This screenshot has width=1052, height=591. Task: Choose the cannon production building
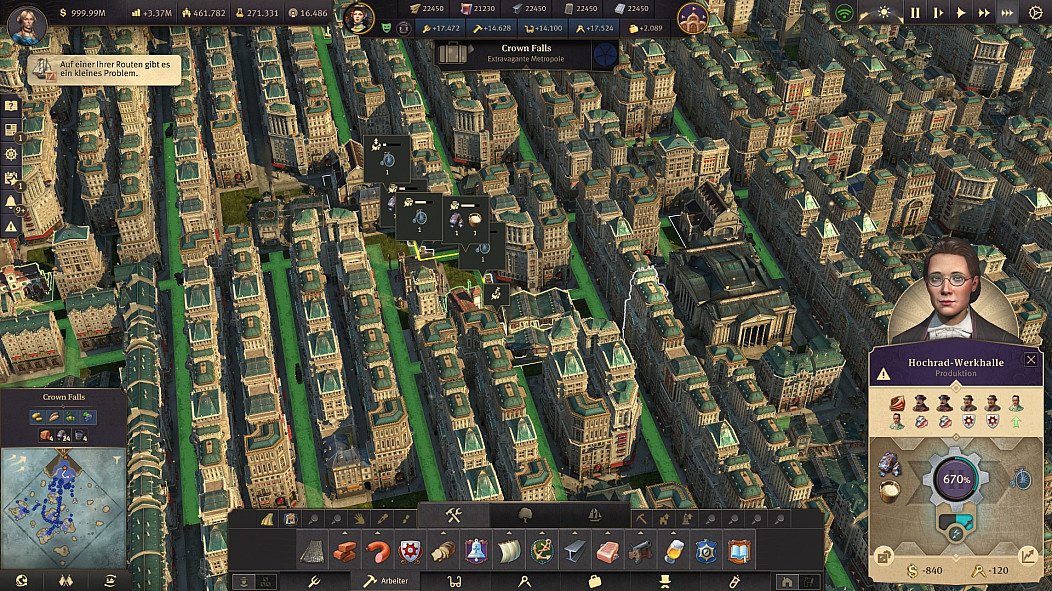pos(640,551)
